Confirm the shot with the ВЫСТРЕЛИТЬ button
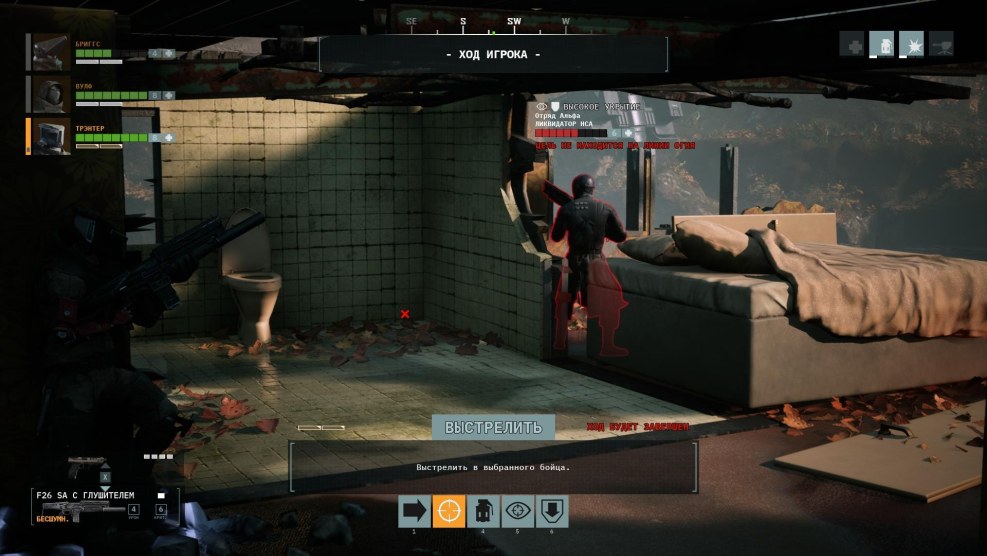This screenshot has height=556, width=987. pos(493,427)
